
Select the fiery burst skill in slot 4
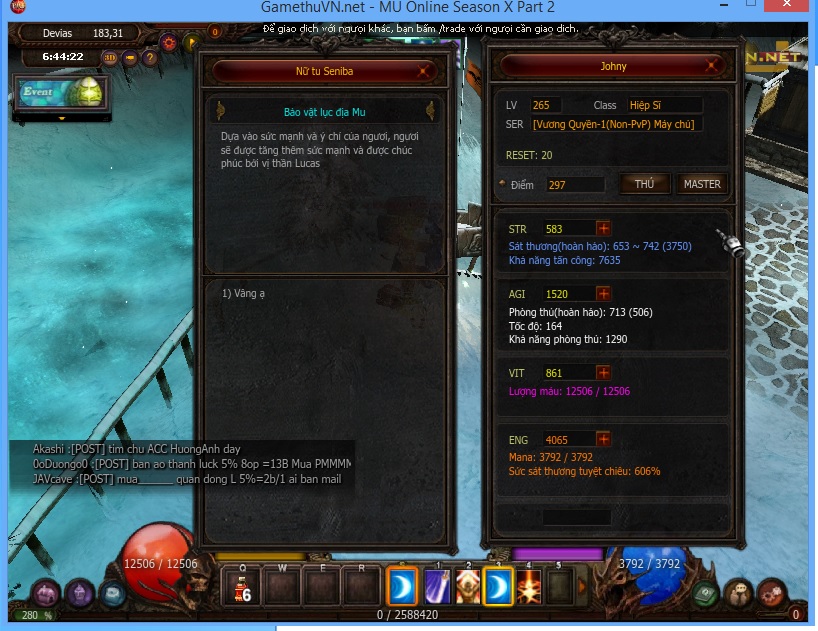pyautogui.click(x=529, y=586)
